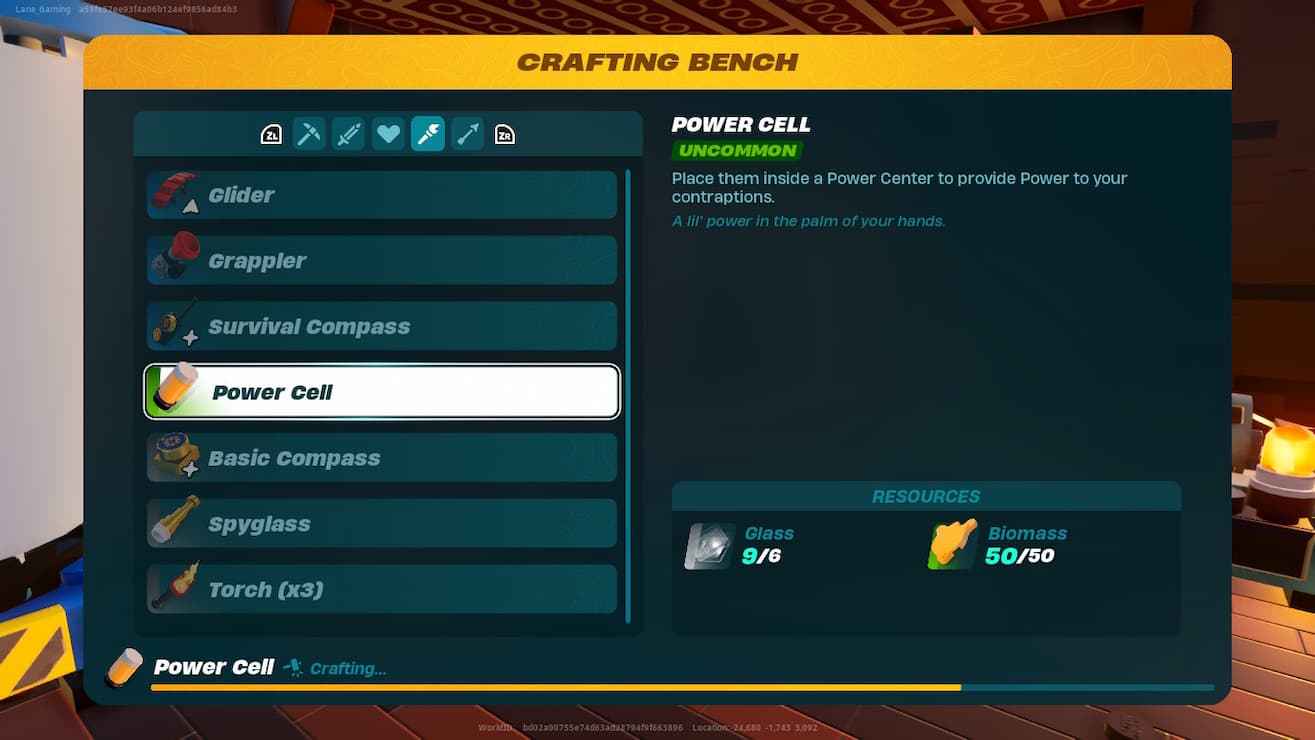Click the wrench utility items category icon
1315x740 pixels.
[x=427, y=133]
